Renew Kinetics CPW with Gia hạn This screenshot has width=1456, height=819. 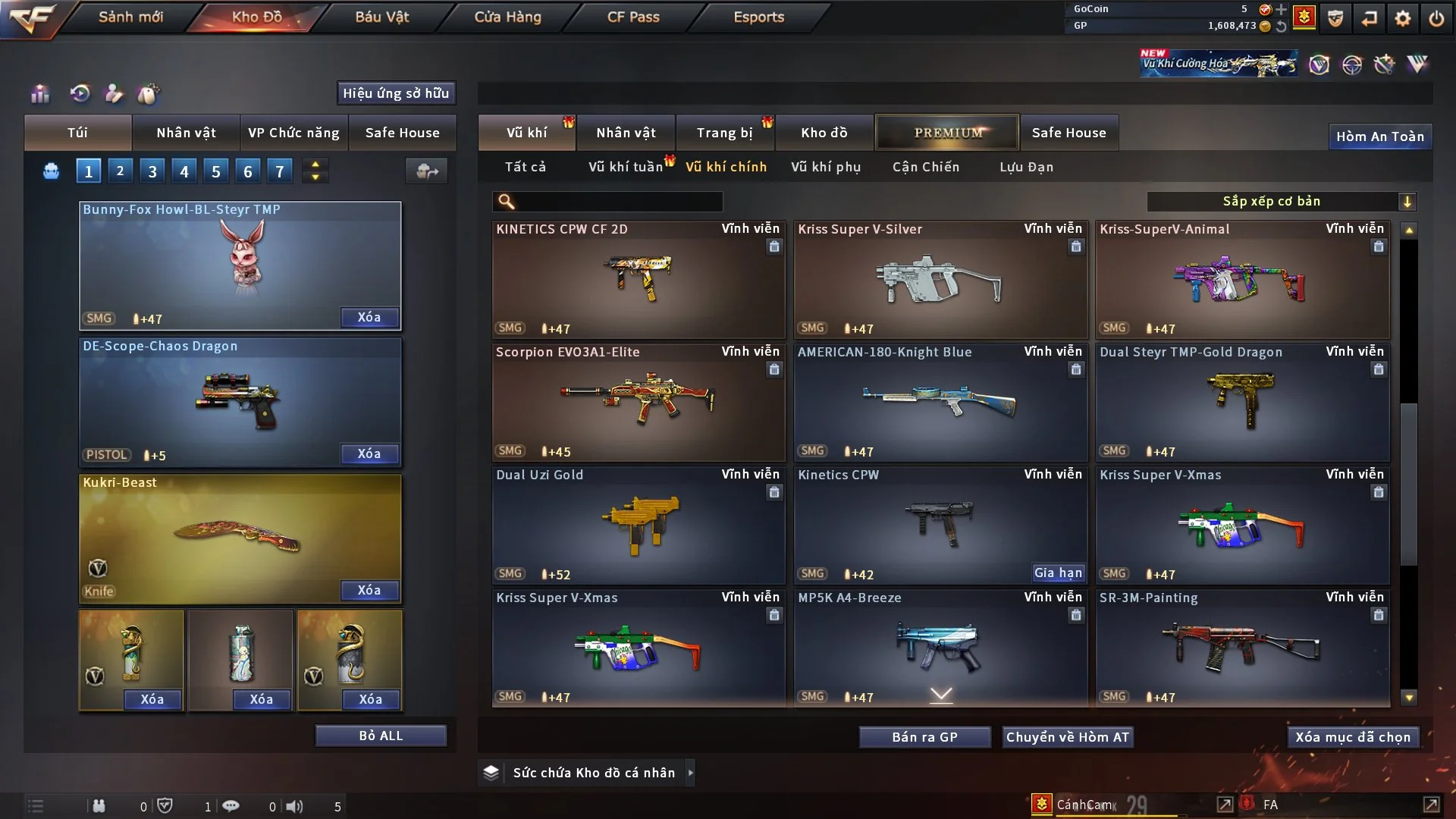click(1058, 573)
